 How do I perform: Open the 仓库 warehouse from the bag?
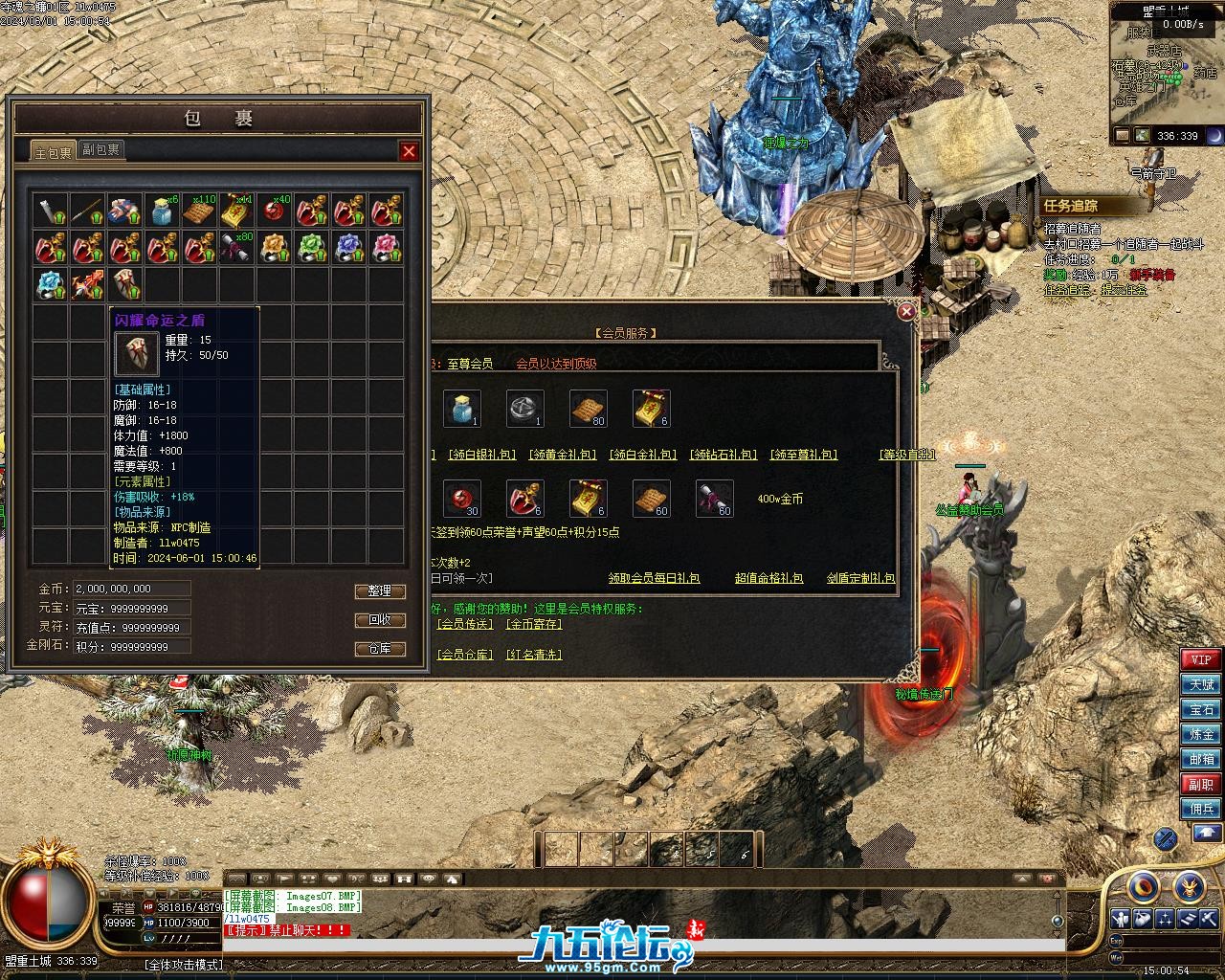click(380, 649)
